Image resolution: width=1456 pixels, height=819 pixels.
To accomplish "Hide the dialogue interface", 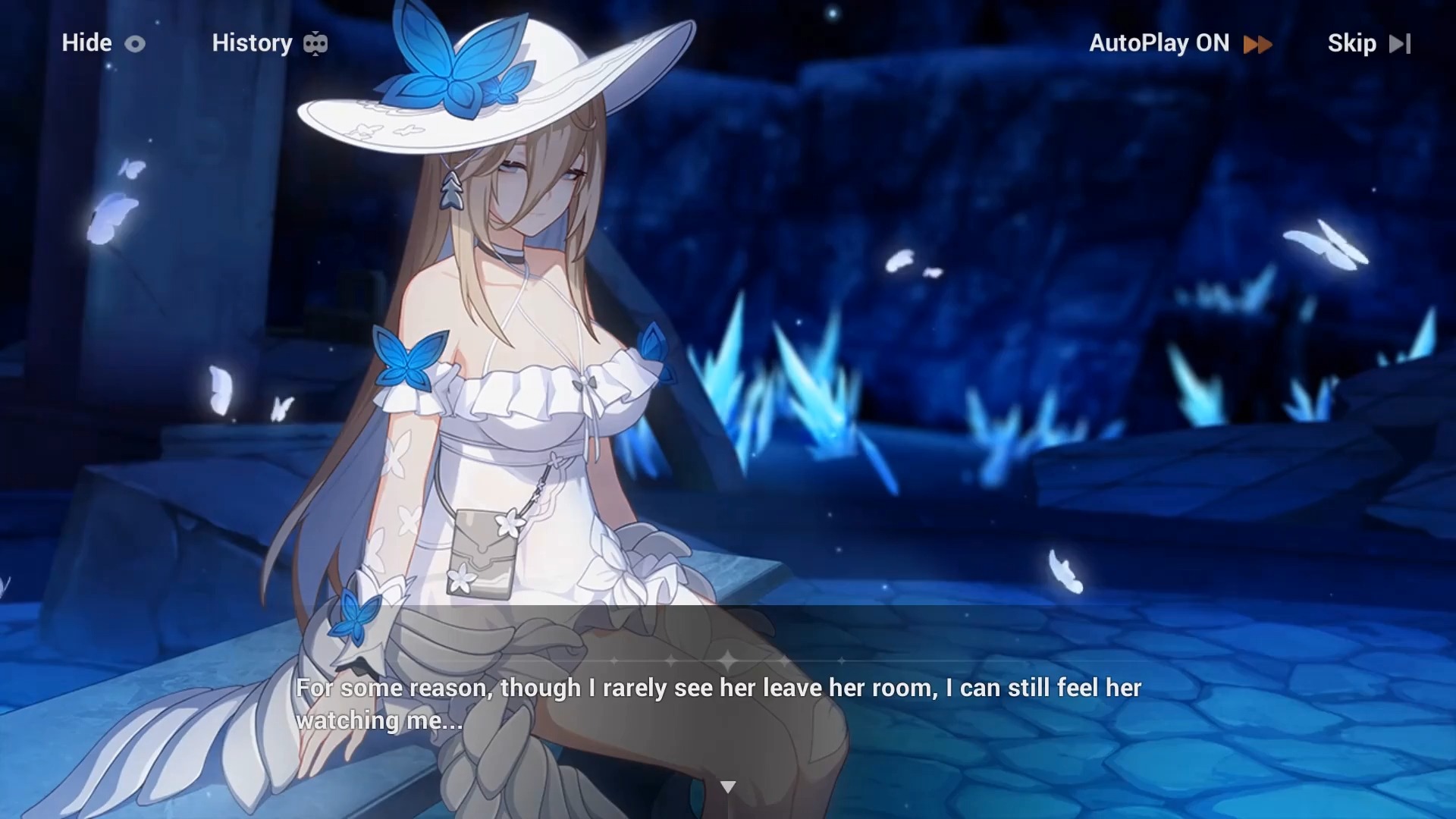I will [102, 43].
